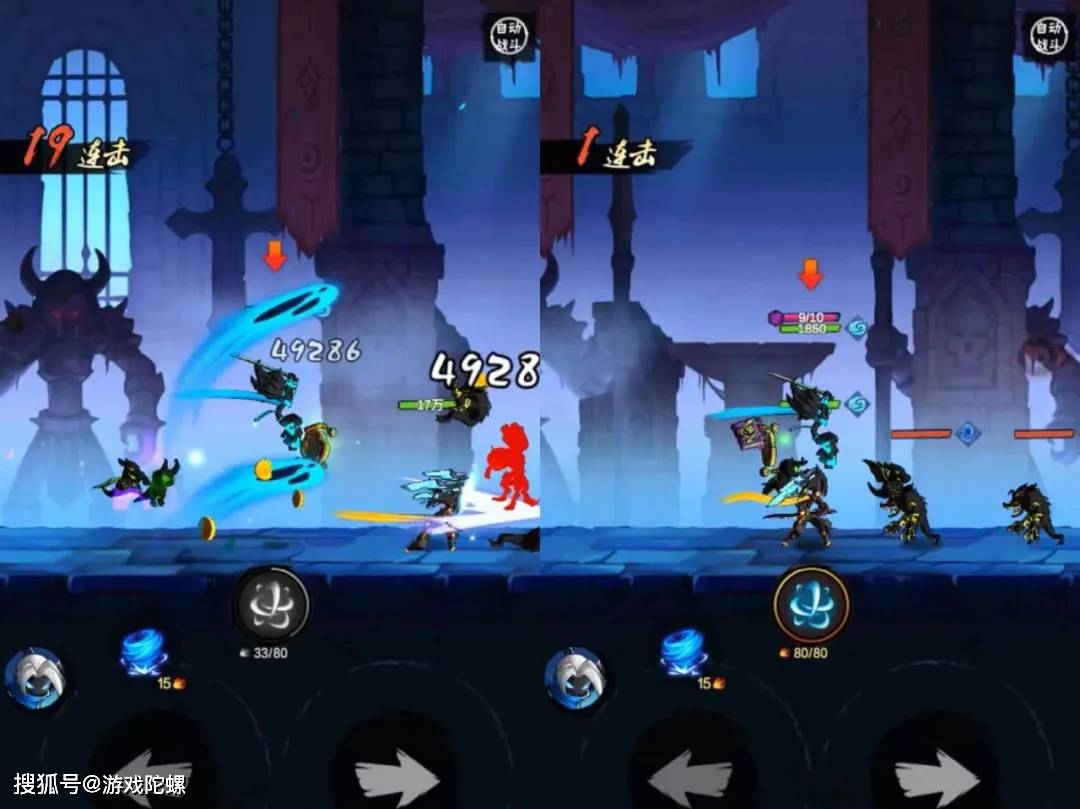Select the white-haired hero portrait in the 19-combo screen
The image size is (1080, 809).
(34, 678)
